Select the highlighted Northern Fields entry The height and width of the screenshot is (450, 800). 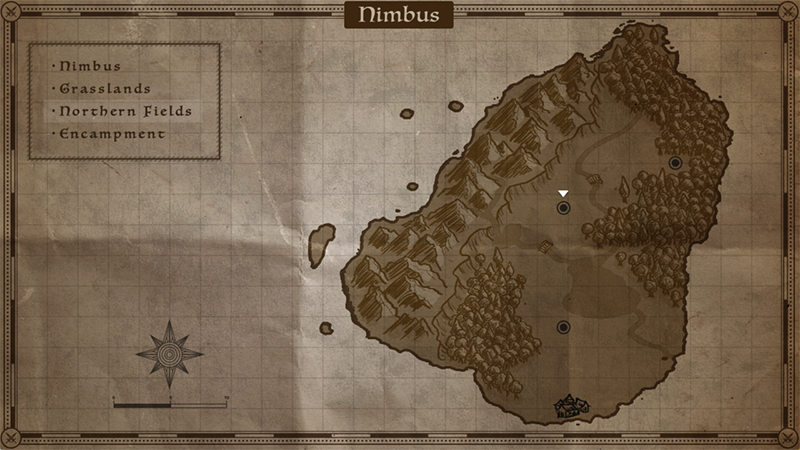click(125, 111)
